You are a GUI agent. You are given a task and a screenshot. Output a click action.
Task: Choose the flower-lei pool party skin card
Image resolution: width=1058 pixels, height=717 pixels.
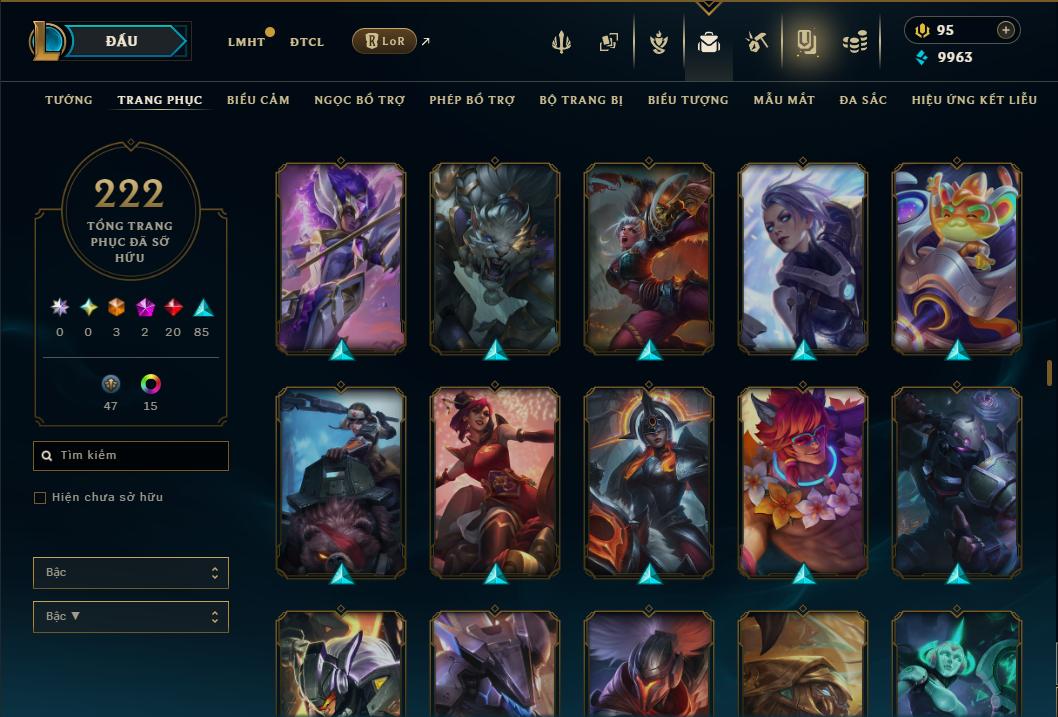point(803,481)
